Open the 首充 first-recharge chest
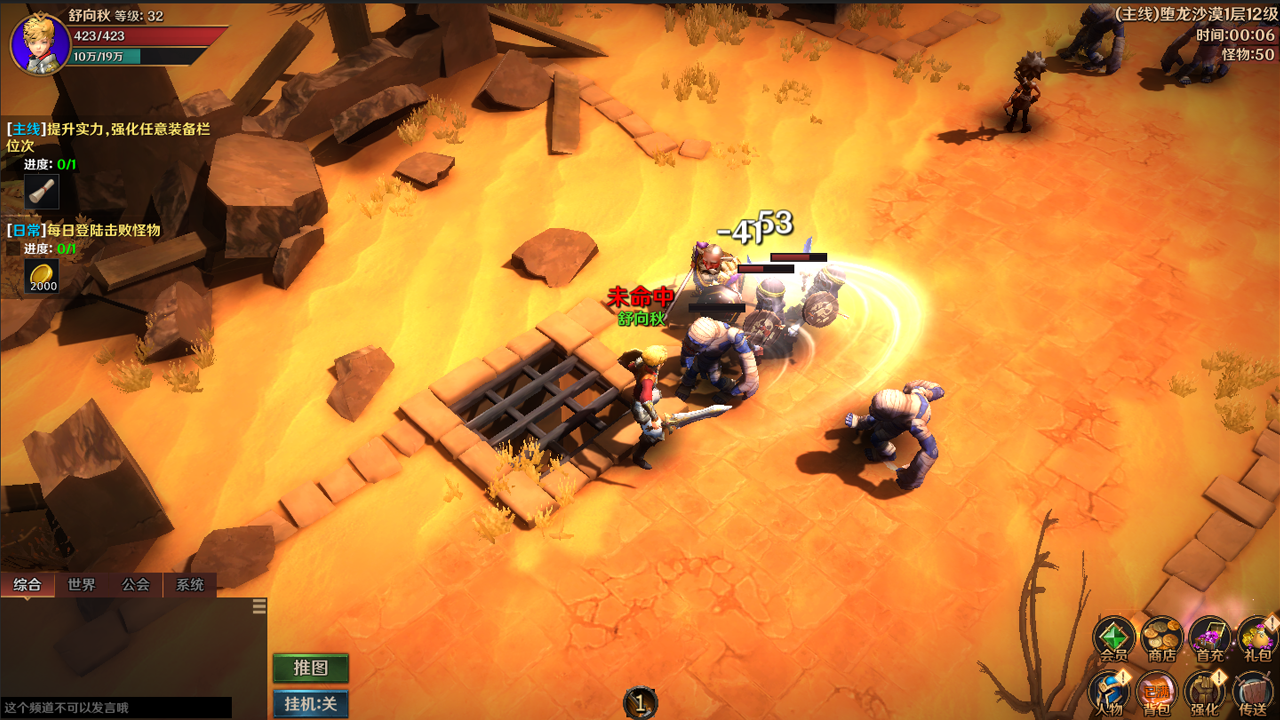1280x720 pixels. click(1209, 639)
